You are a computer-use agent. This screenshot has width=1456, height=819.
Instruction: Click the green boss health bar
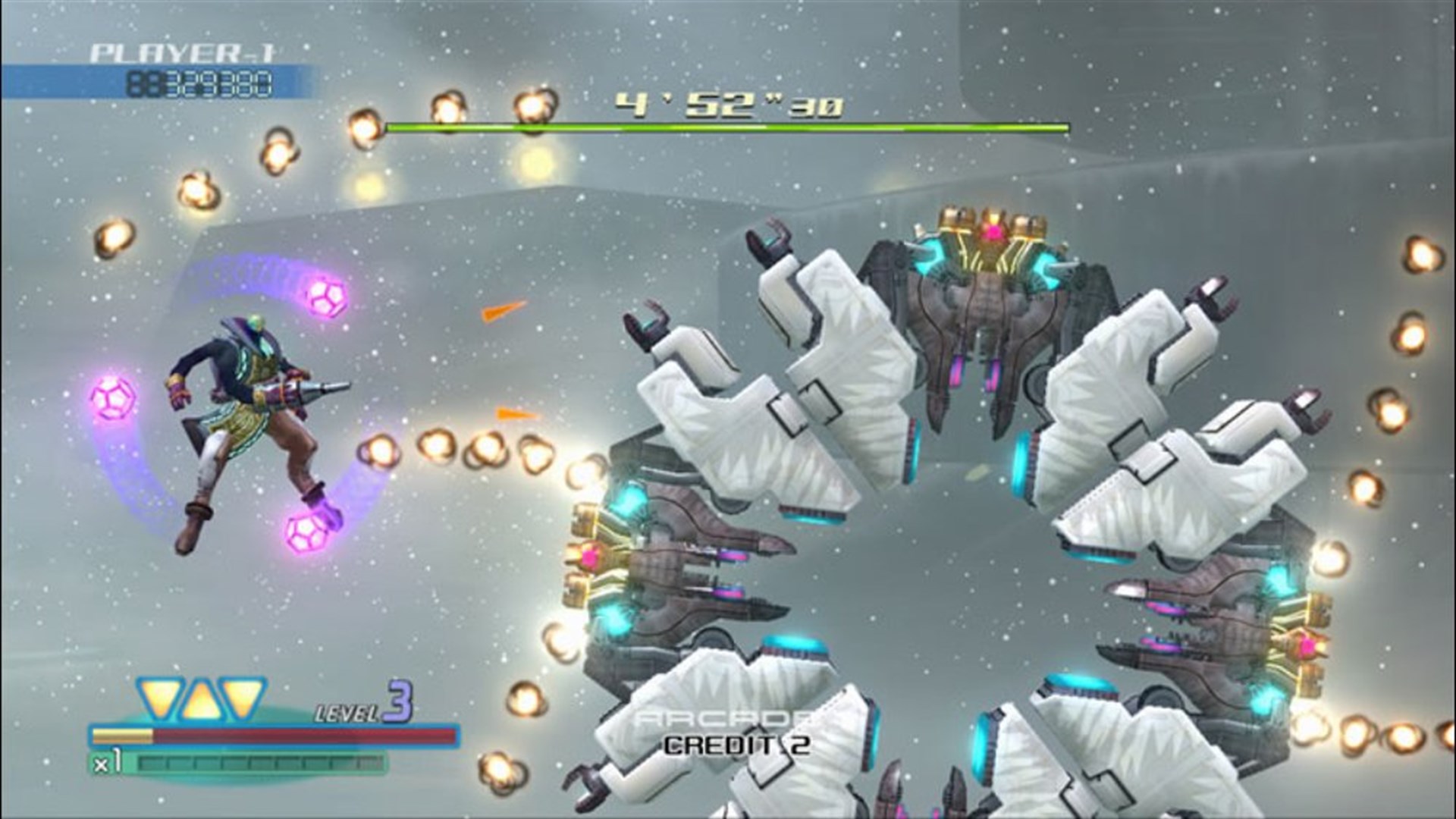click(728, 129)
